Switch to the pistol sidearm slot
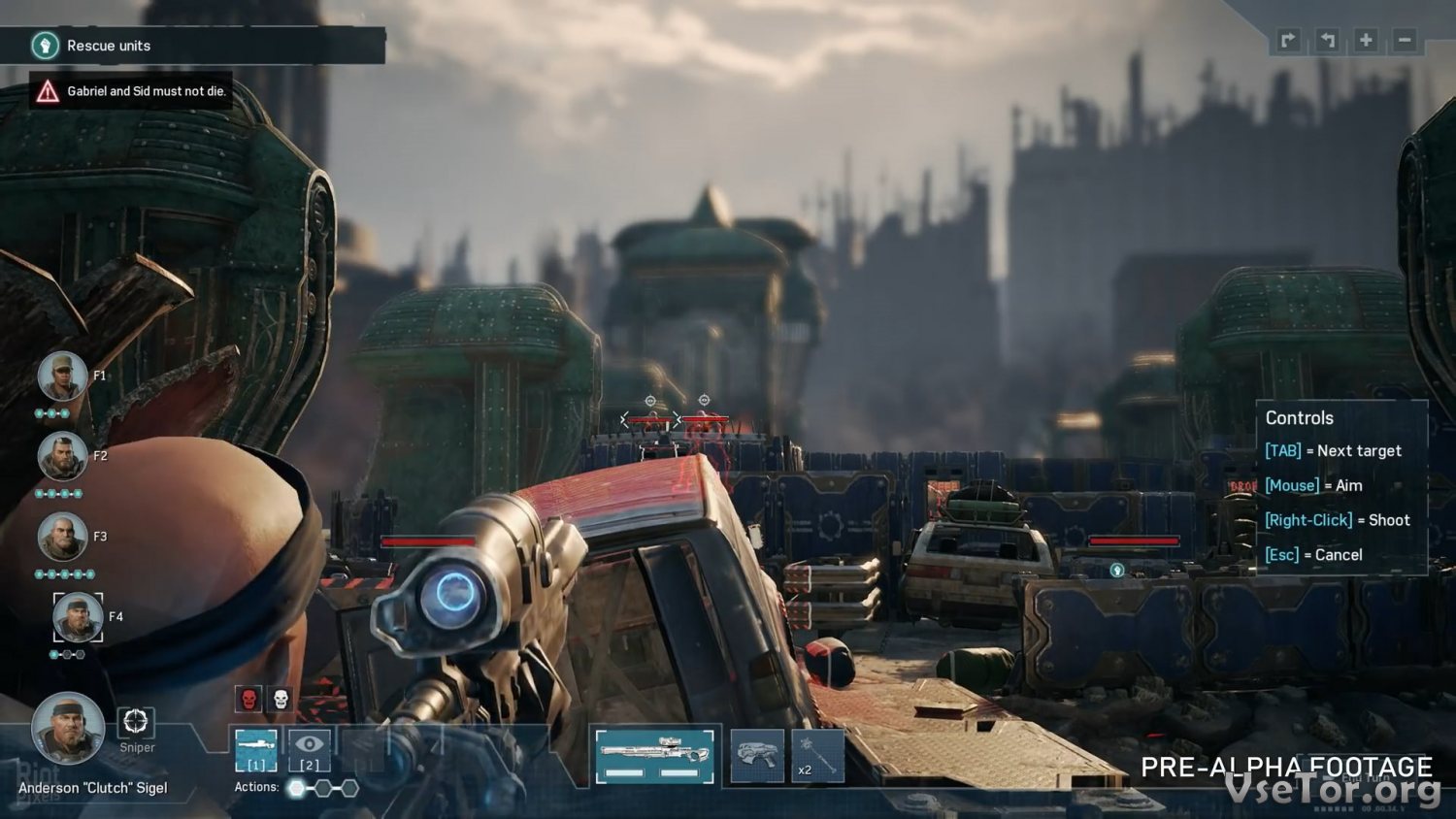 [757, 756]
